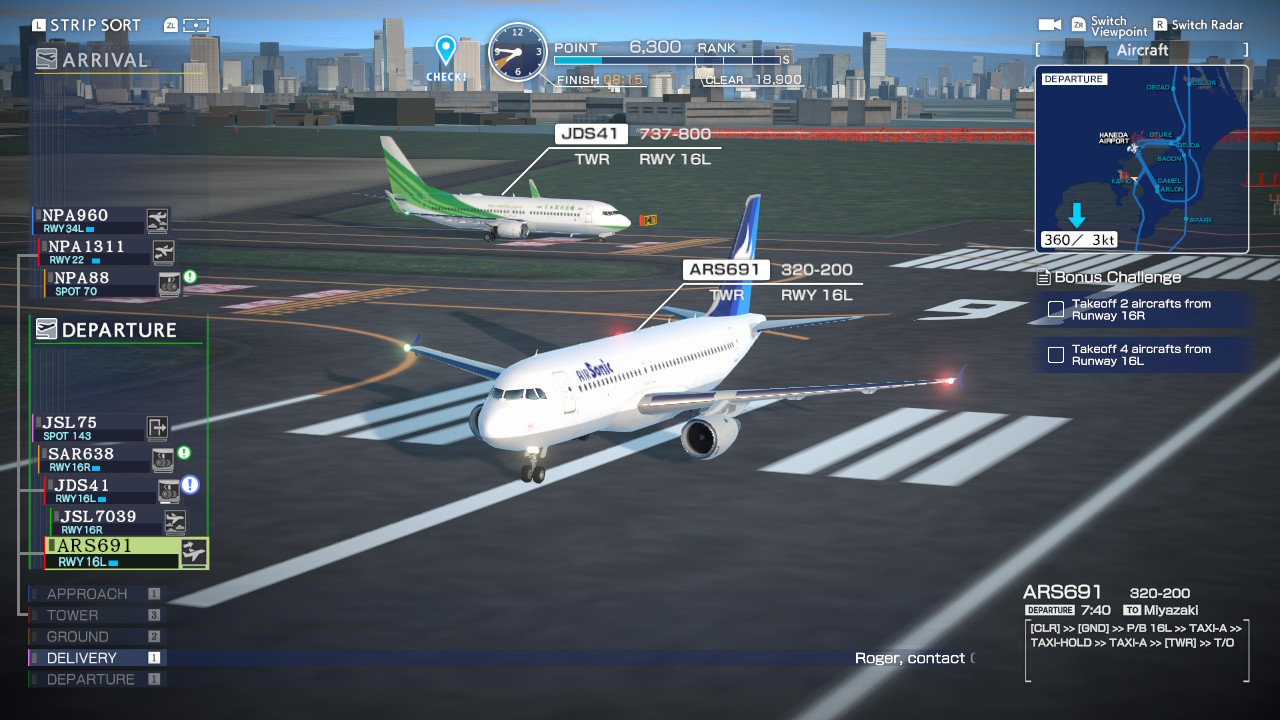Image resolution: width=1280 pixels, height=720 pixels.
Task: Click the clock icon next to the POINT display
Action: click(518, 52)
